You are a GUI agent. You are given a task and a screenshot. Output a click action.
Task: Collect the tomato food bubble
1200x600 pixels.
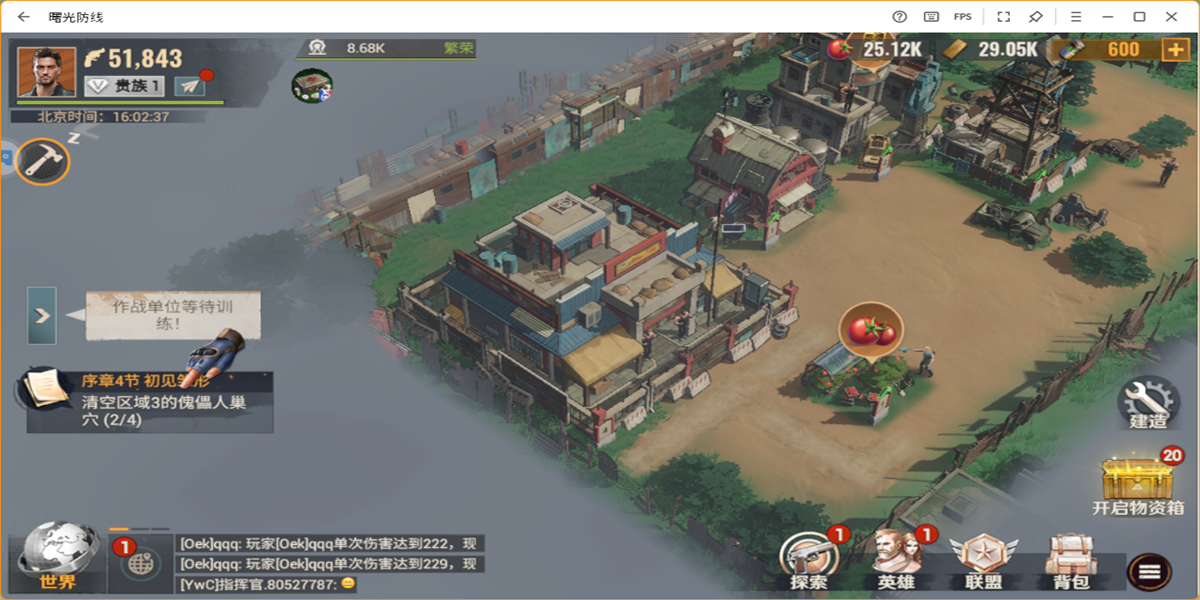[x=870, y=330]
